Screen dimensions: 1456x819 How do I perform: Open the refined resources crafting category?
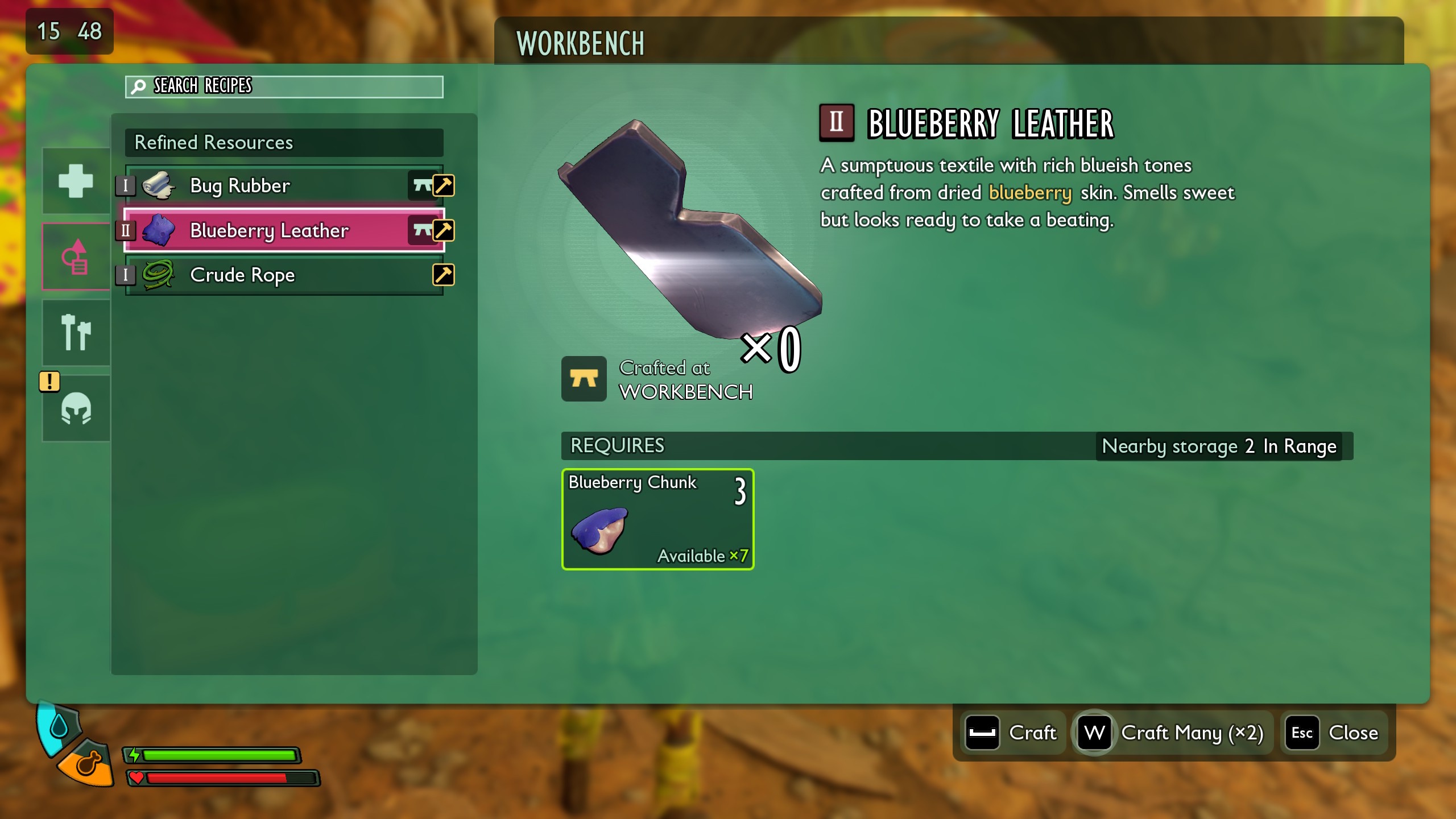76,256
